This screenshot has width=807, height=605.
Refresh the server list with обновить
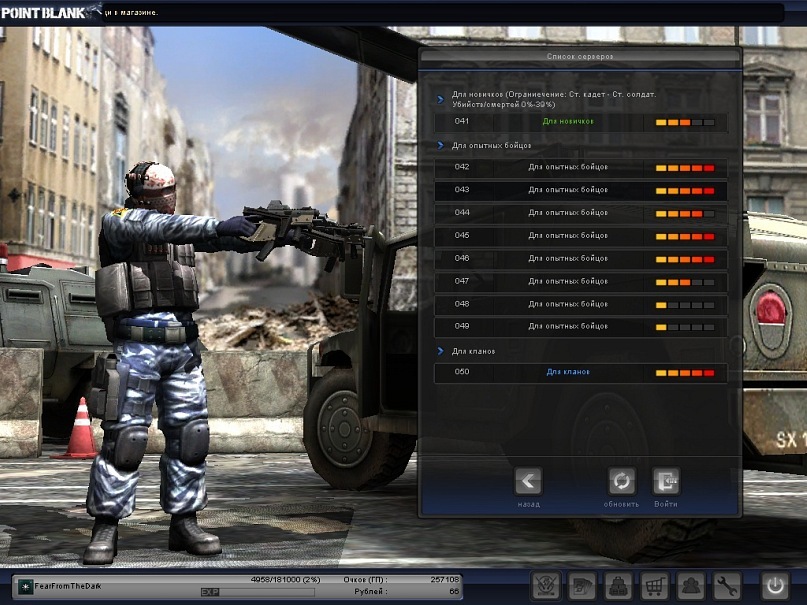pyautogui.click(x=621, y=482)
